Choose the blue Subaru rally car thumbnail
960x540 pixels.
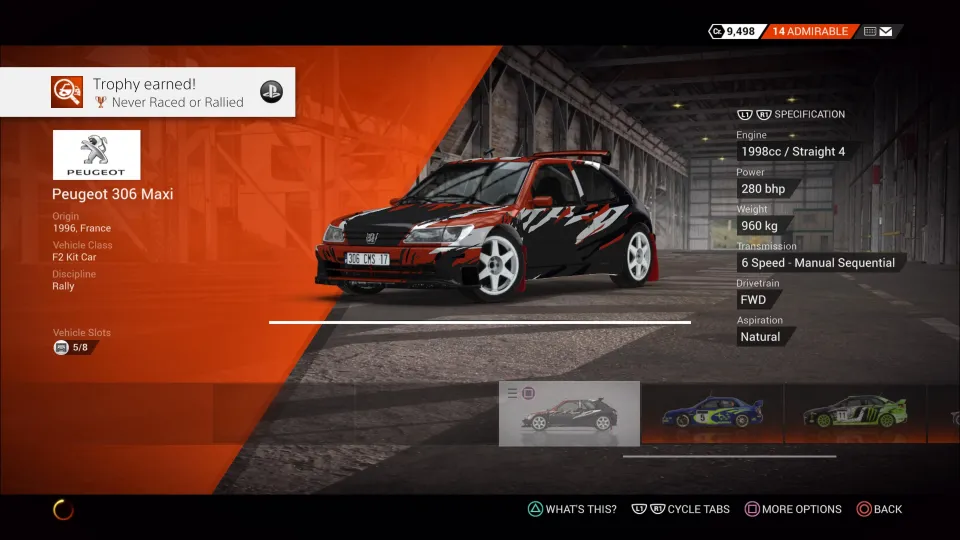pyautogui.click(x=712, y=413)
